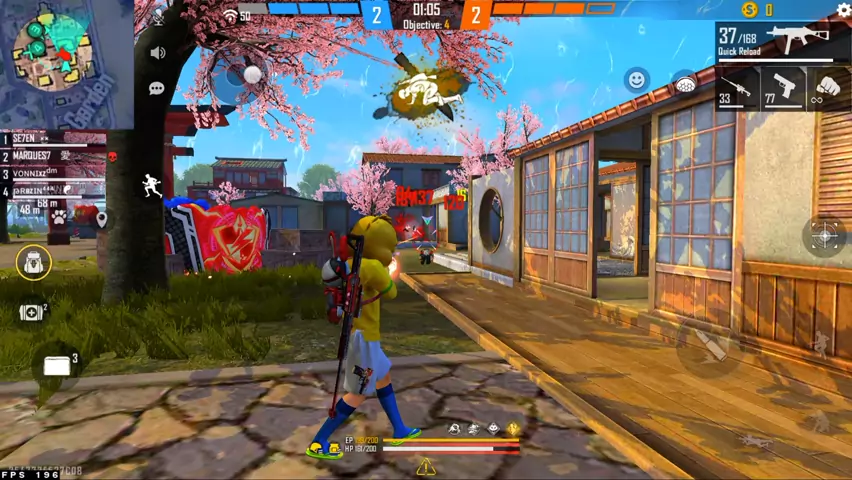Activate the scope aim button
This screenshot has width=852, height=480.
824,236
